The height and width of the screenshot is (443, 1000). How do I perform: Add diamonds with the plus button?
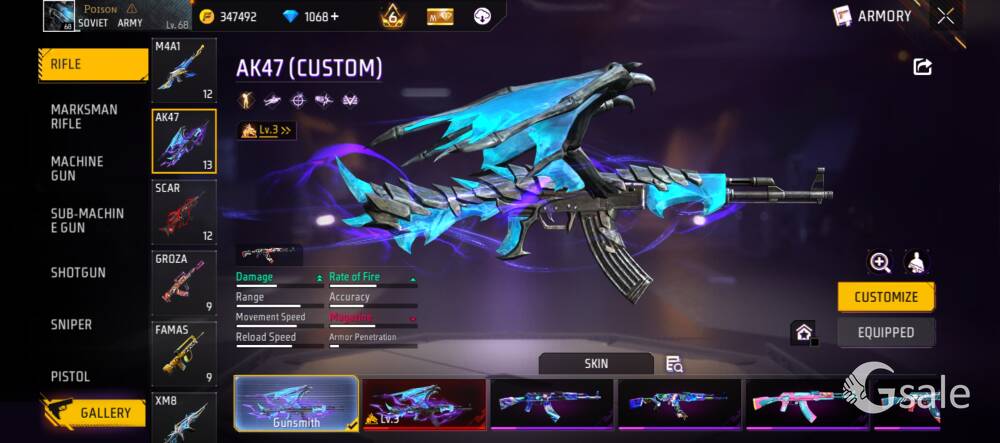pyautogui.click(x=334, y=17)
